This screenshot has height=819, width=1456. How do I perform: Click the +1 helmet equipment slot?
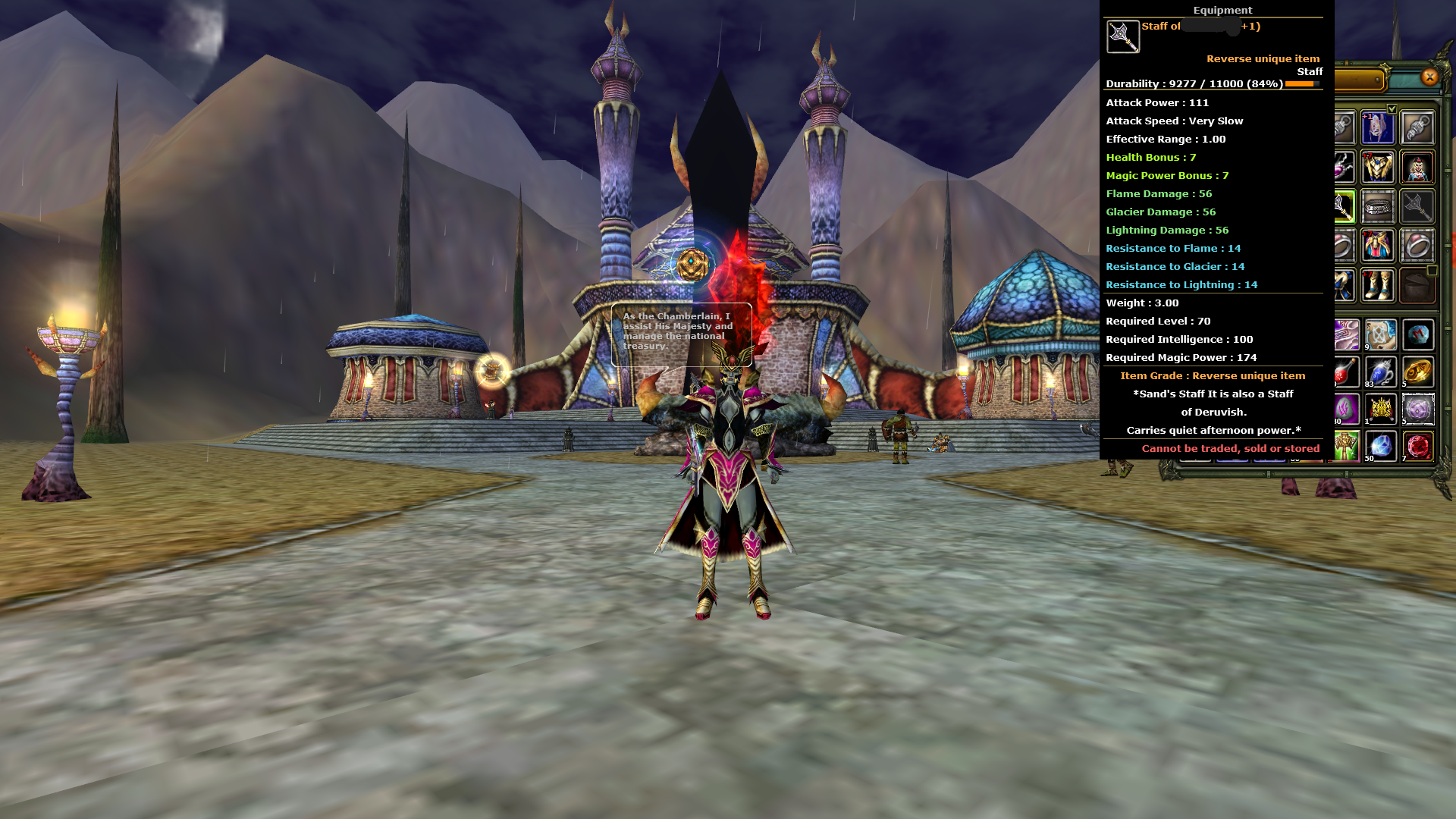(1379, 127)
